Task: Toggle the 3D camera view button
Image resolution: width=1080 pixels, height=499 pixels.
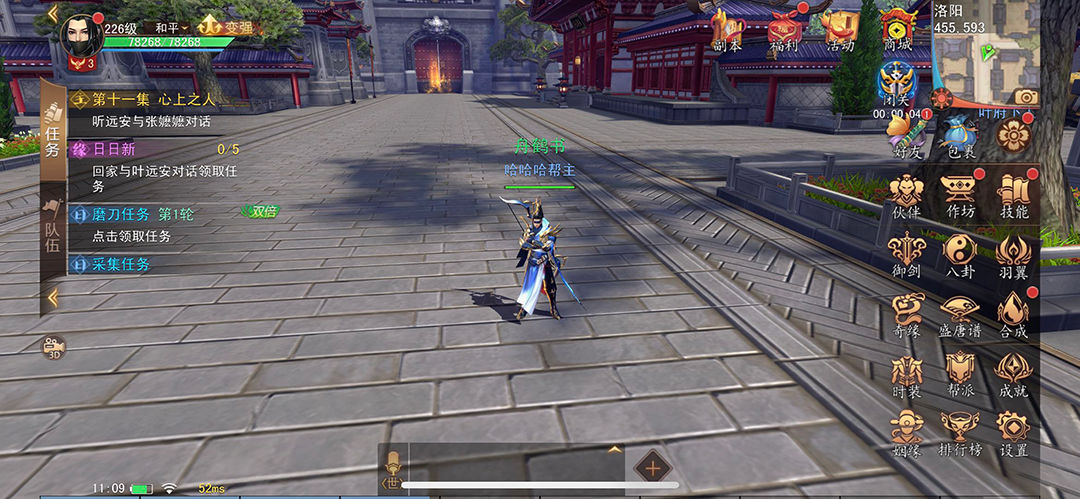Action: (x=53, y=347)
